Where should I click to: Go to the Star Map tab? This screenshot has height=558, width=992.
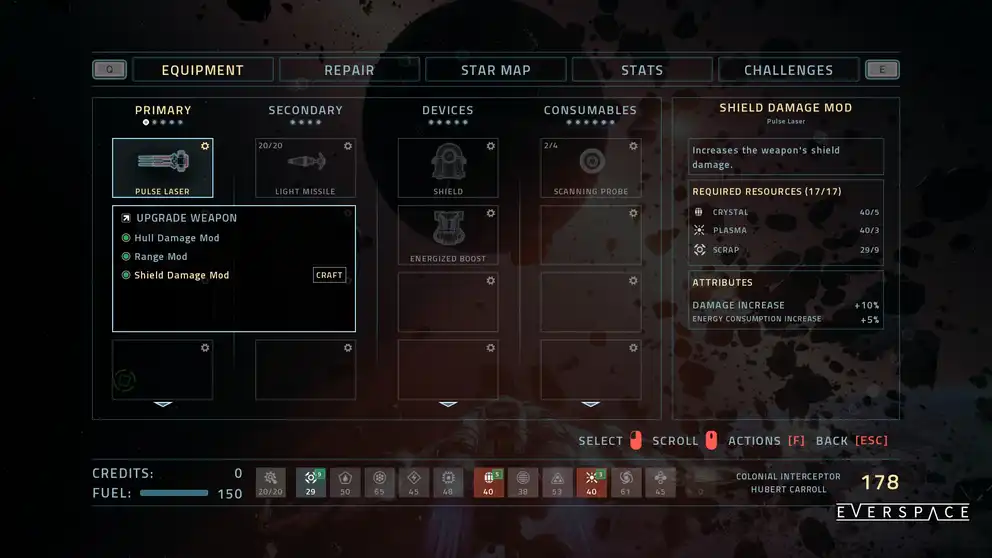(496, 70)
